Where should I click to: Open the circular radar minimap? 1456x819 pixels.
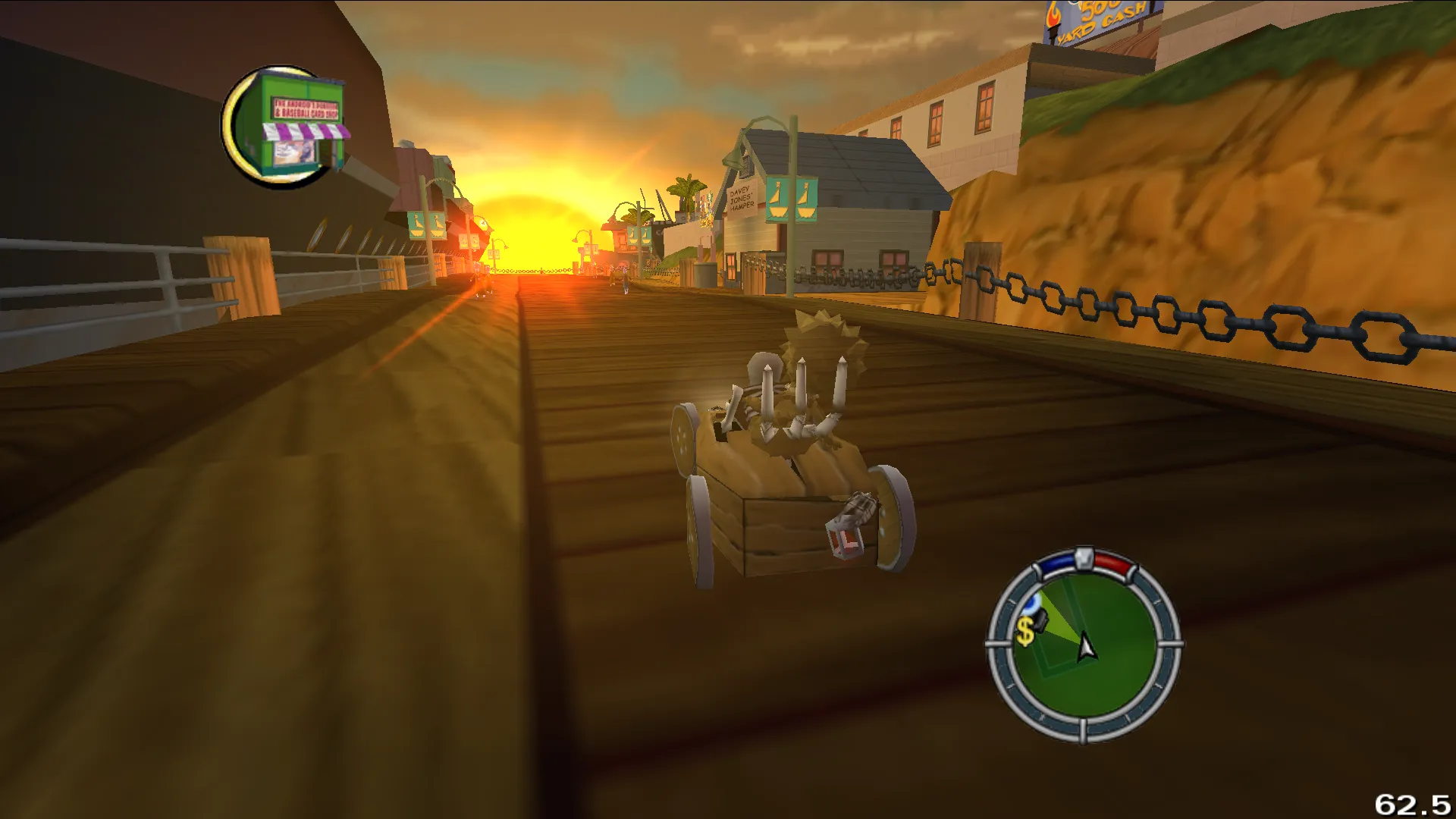[1084, 645]
